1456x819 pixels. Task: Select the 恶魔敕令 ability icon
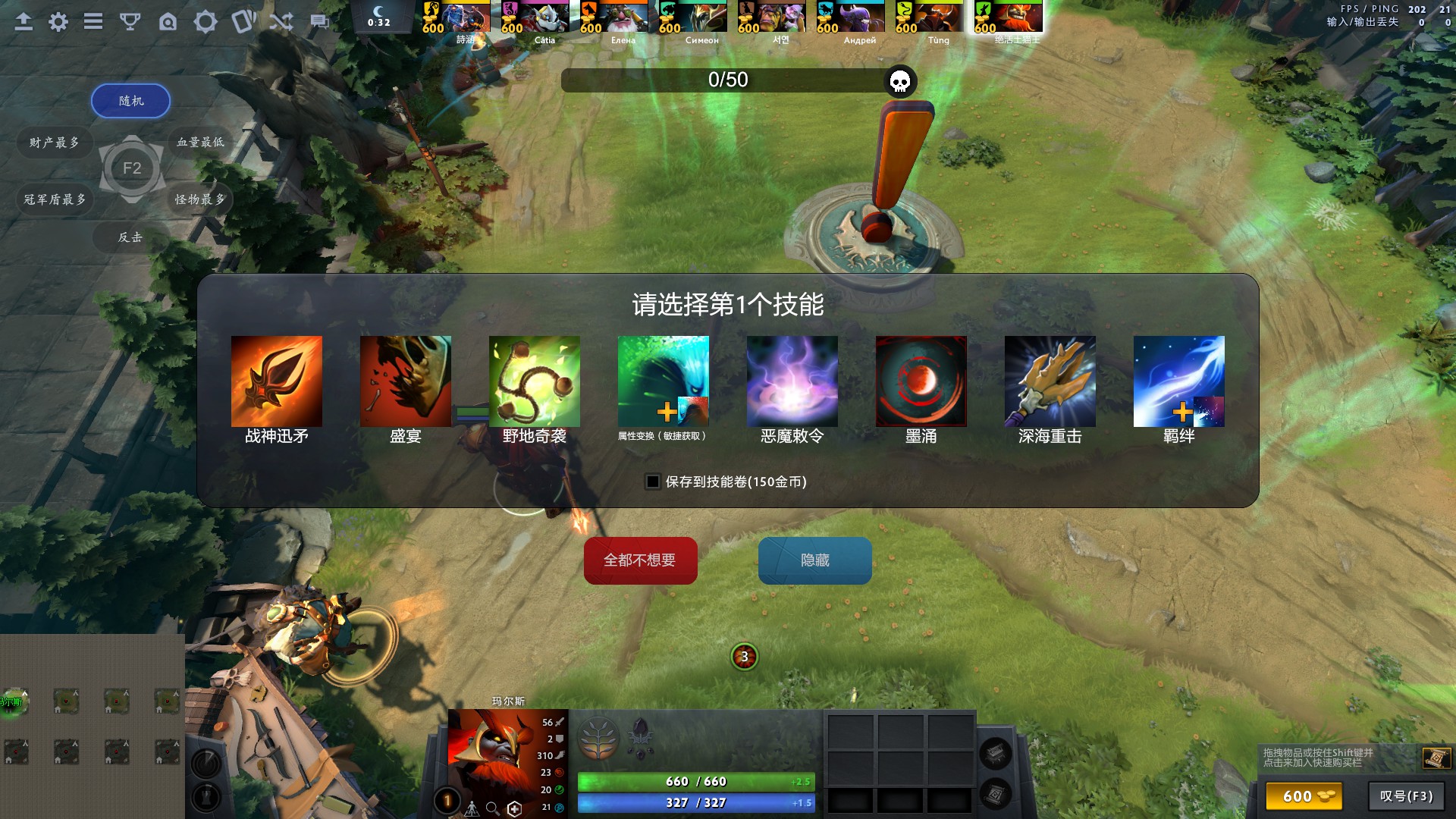pos(792,381)
